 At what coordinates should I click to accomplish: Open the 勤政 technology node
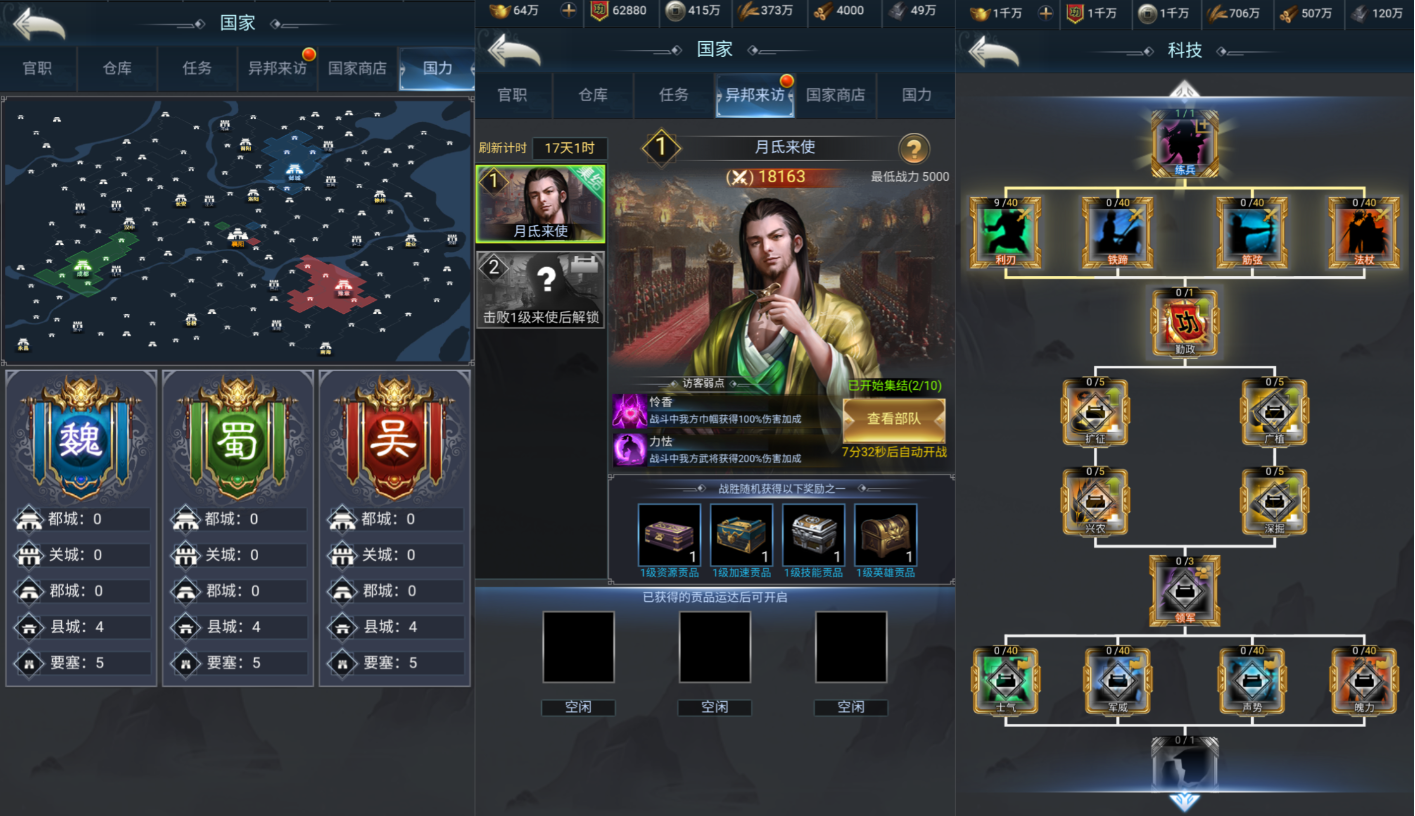1185,322
